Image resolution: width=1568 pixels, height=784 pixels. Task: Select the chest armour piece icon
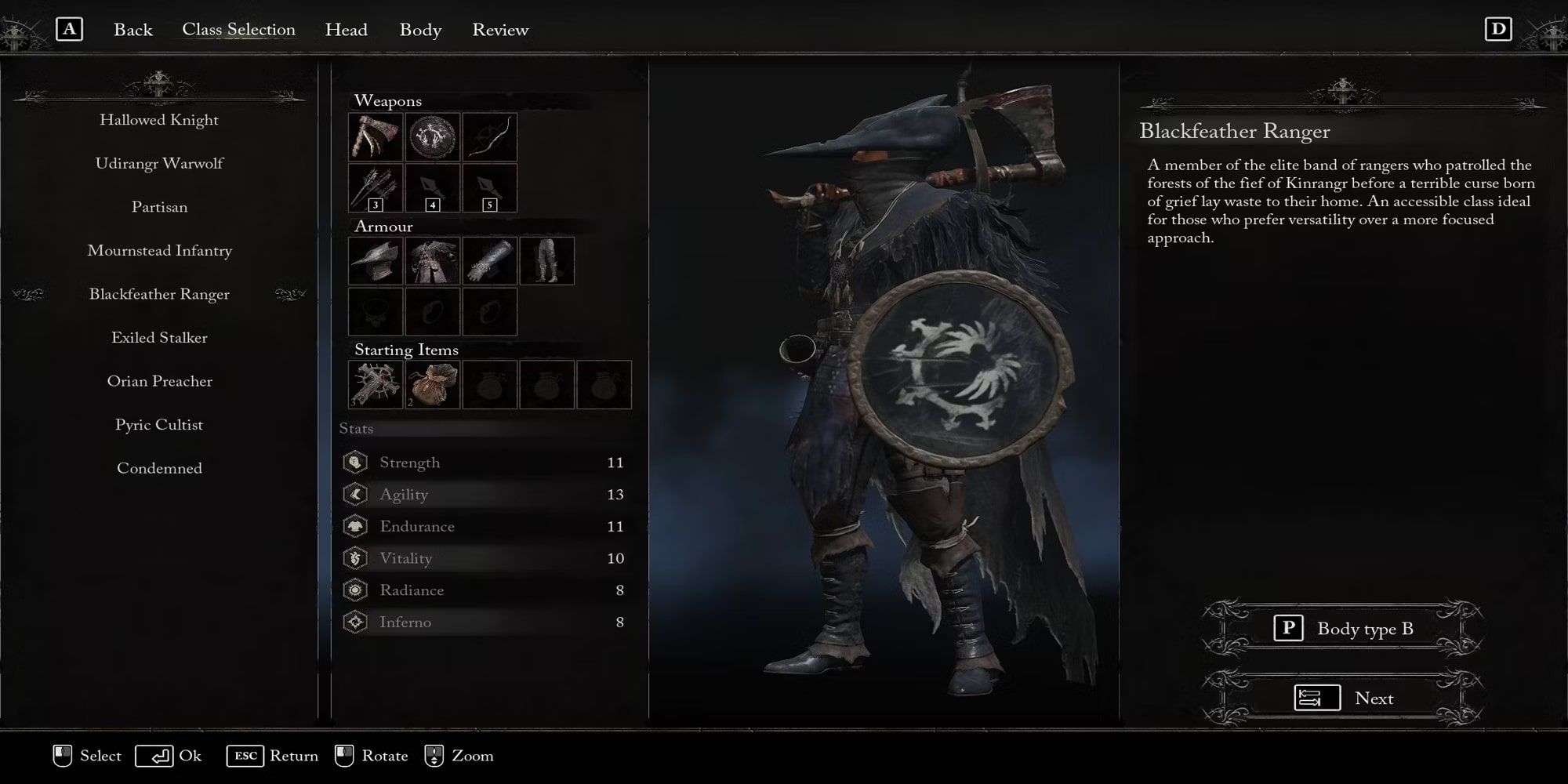(x=434, y=260)
